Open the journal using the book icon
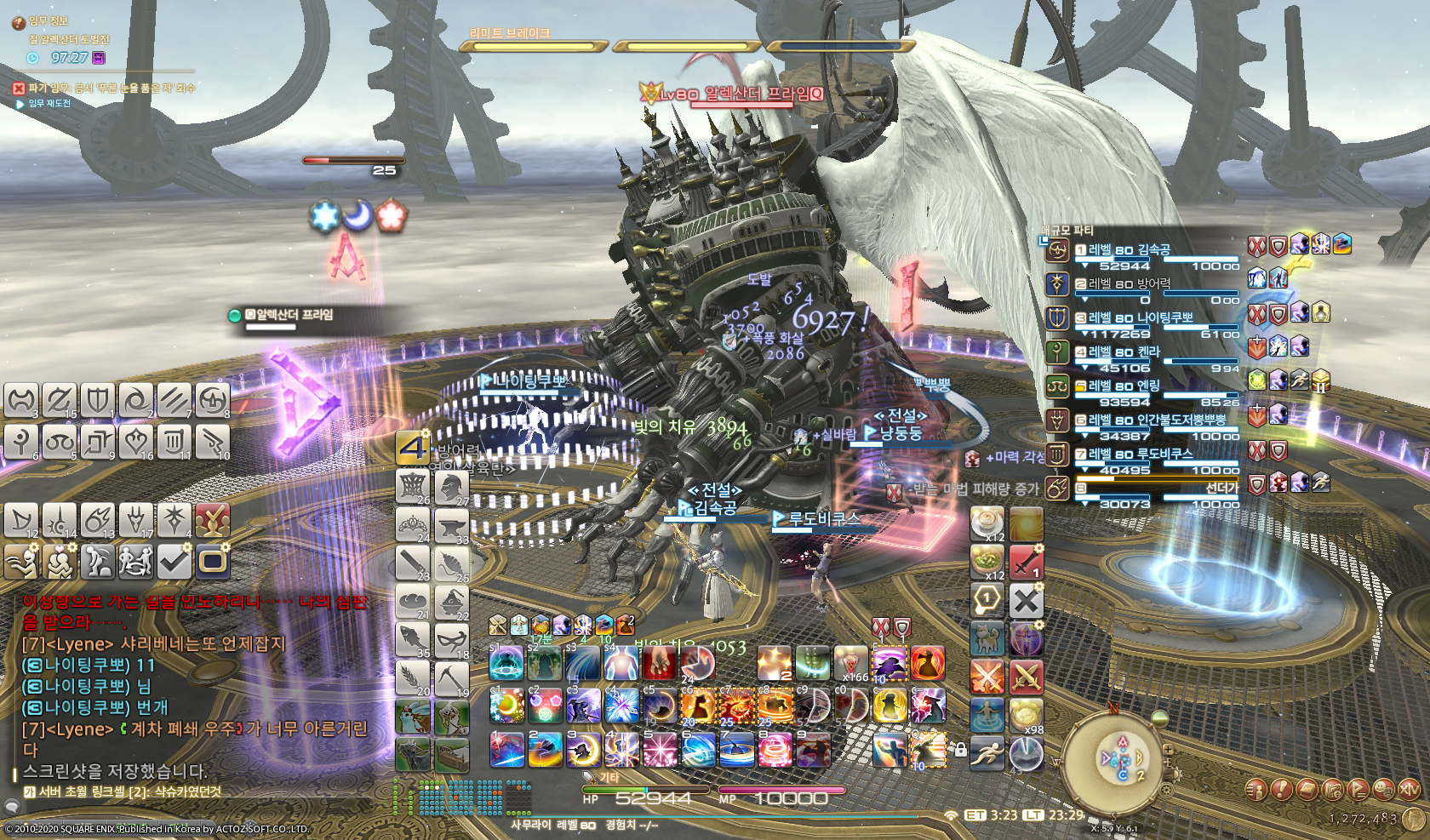Screen dimensions: 1430x840 click(x=1309, y=790)
